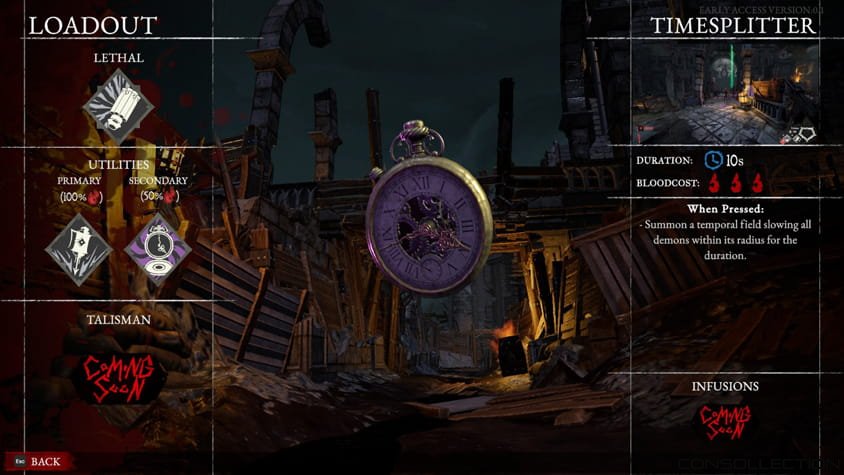This screenshot has height=475, width=844.
Task: Select the Lethal dynamite slot
Action: [118, 104]
